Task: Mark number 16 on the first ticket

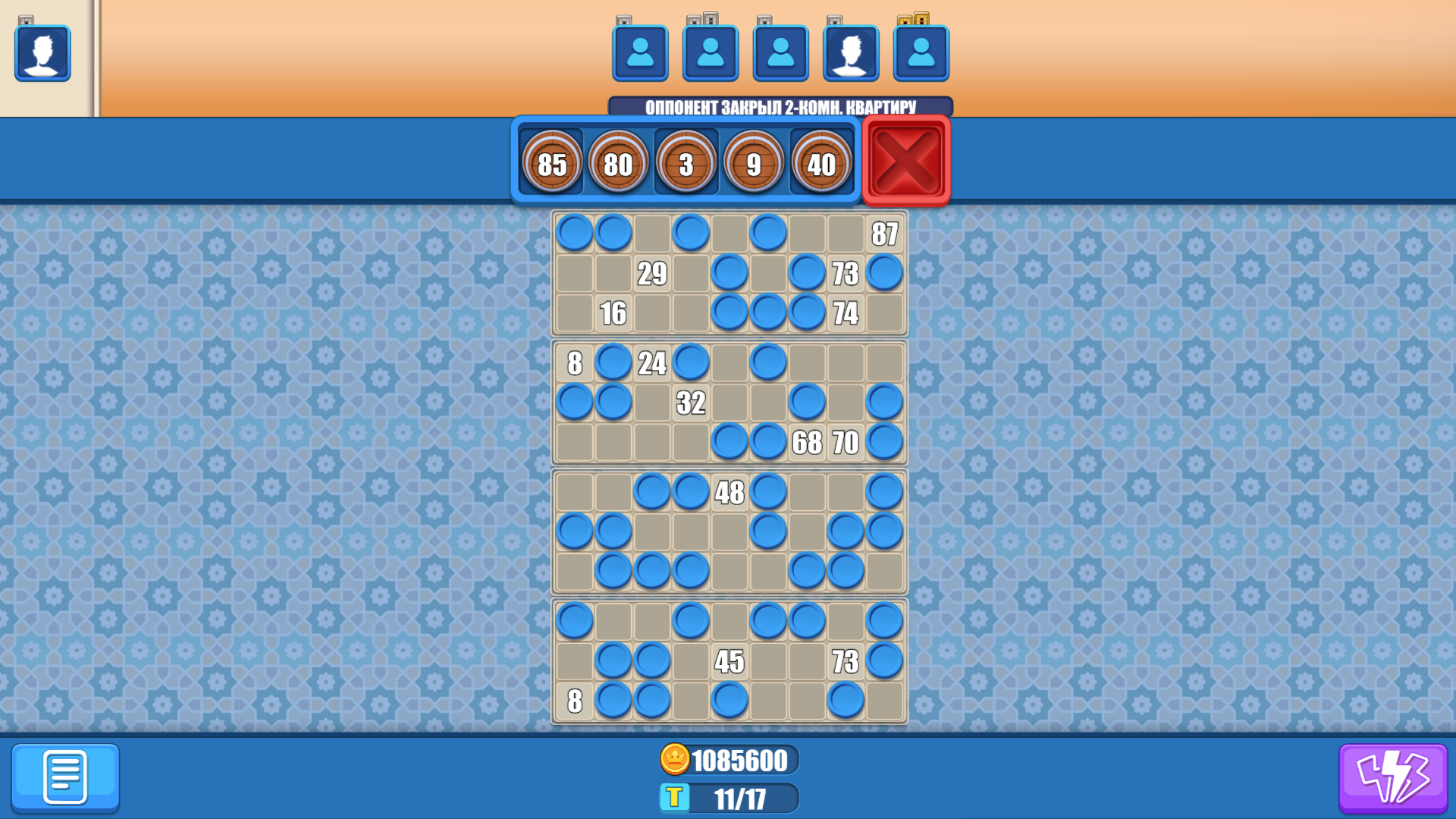Action: tap(616, 311)
